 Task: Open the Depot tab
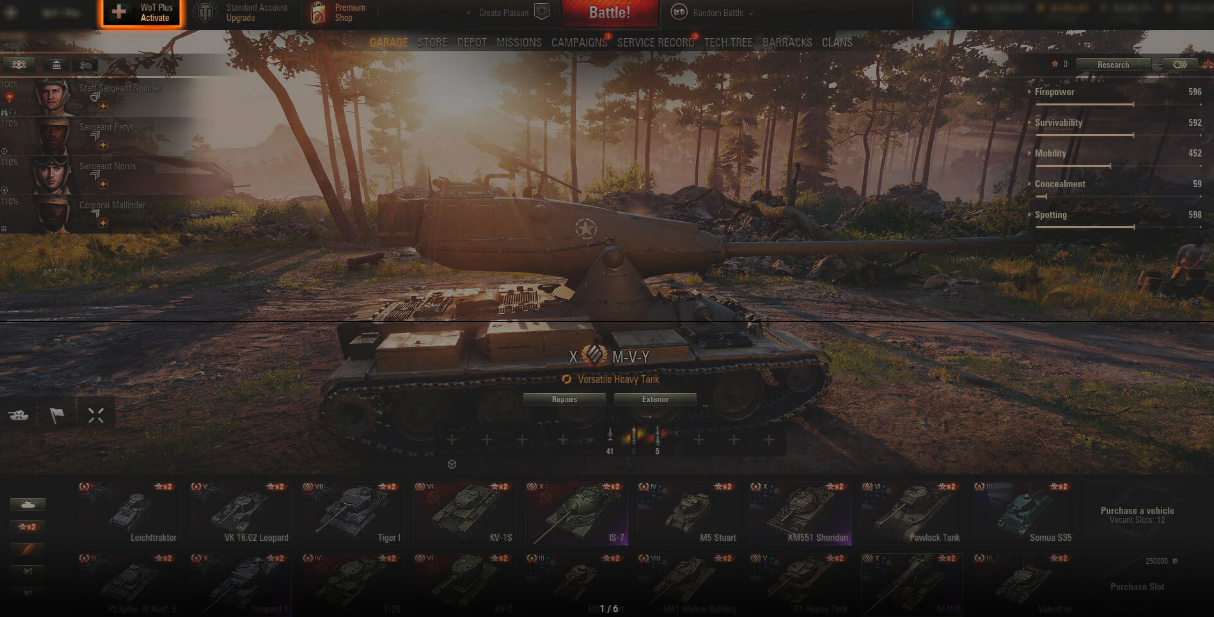[472, 43]
